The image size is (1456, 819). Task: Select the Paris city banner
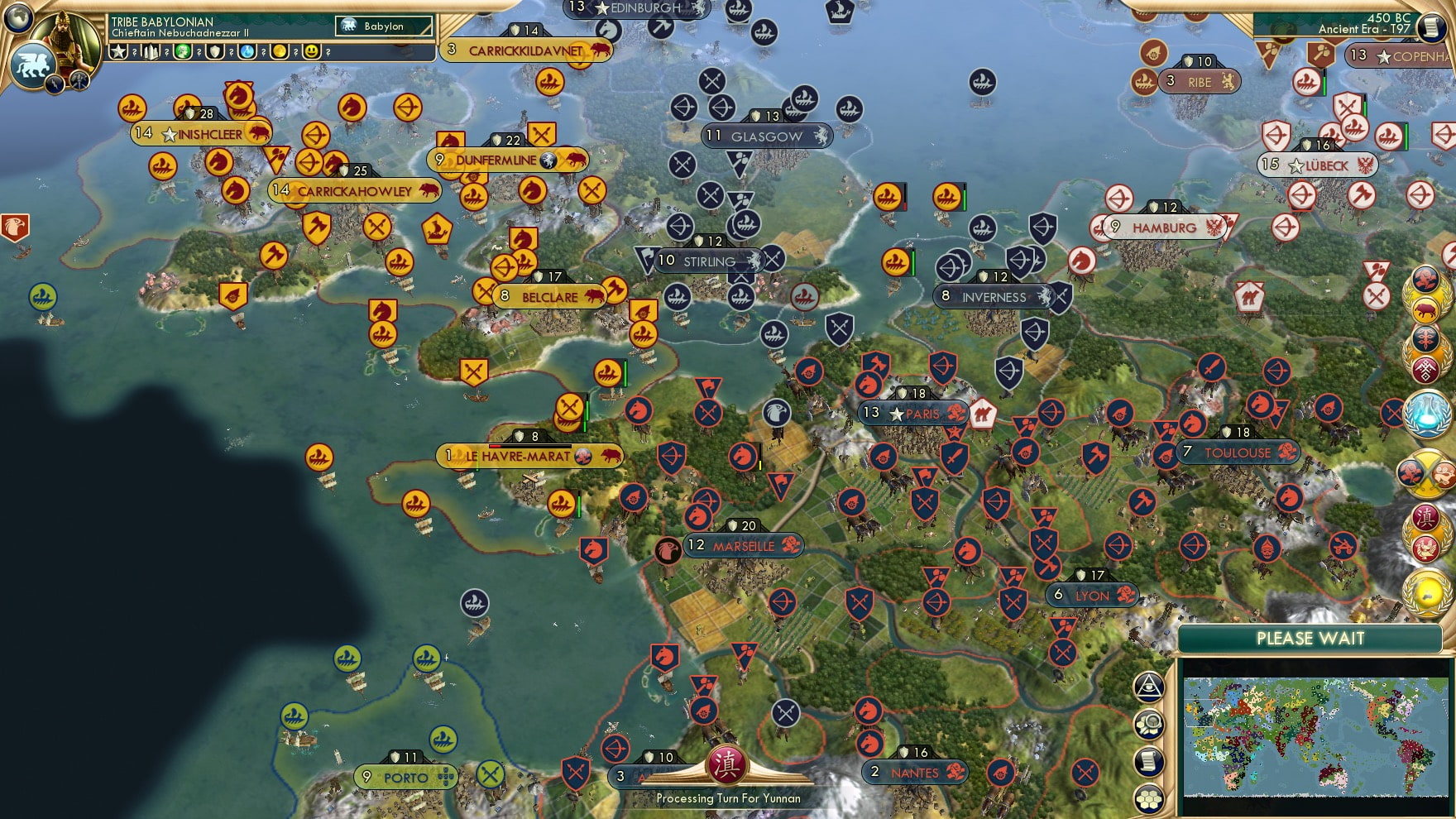pyautogui.click(x=914, y=412)
